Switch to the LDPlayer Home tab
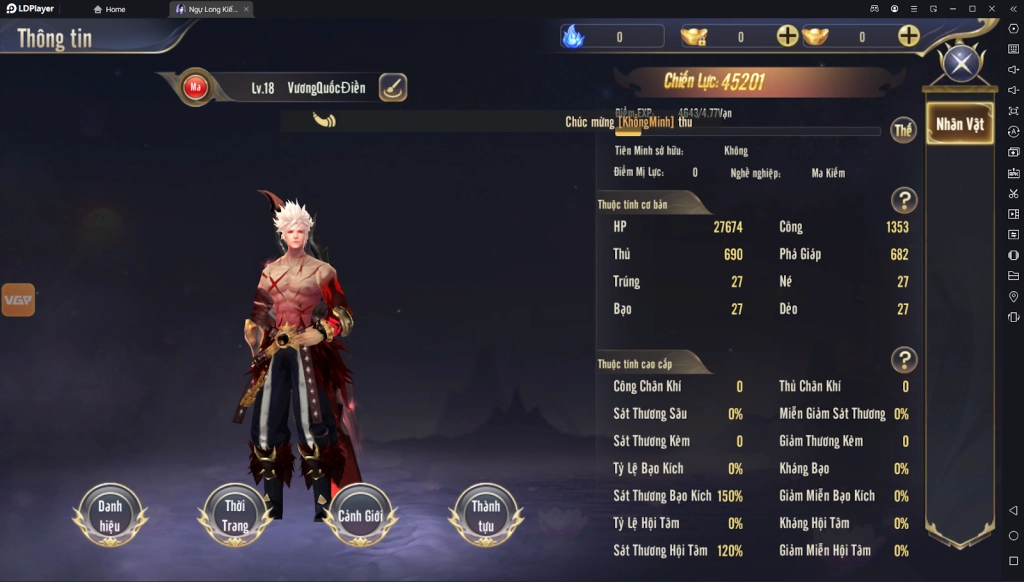 point(109,9)
